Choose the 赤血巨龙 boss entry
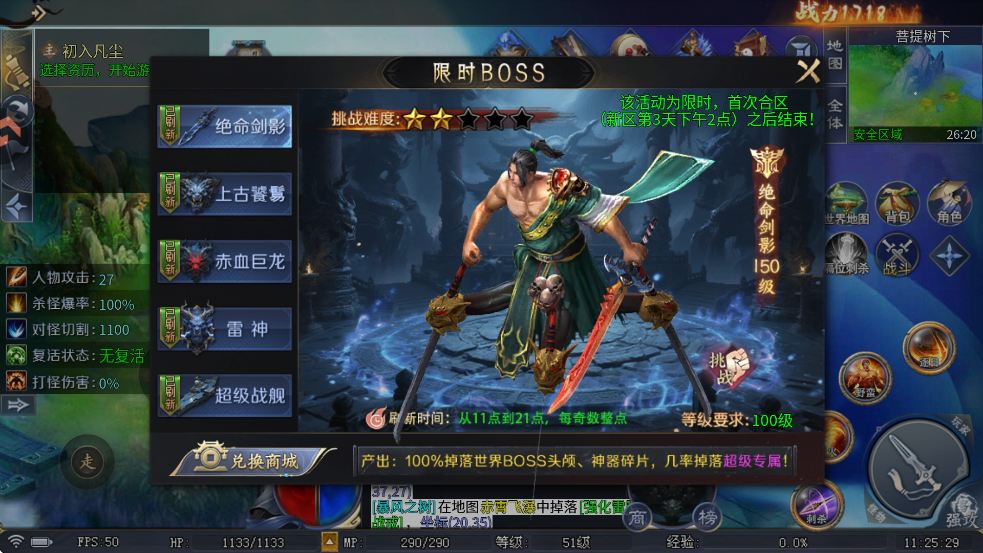This screenshot has height=553, width=983. click(x=225, y=262)
